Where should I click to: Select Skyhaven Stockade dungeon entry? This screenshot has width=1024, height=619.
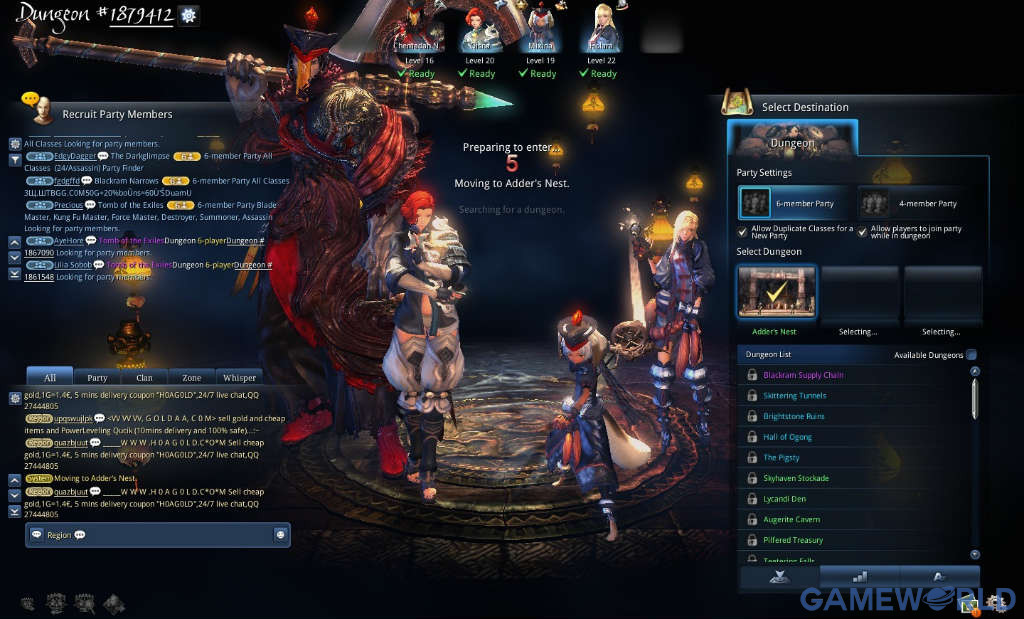click(796, 478)
